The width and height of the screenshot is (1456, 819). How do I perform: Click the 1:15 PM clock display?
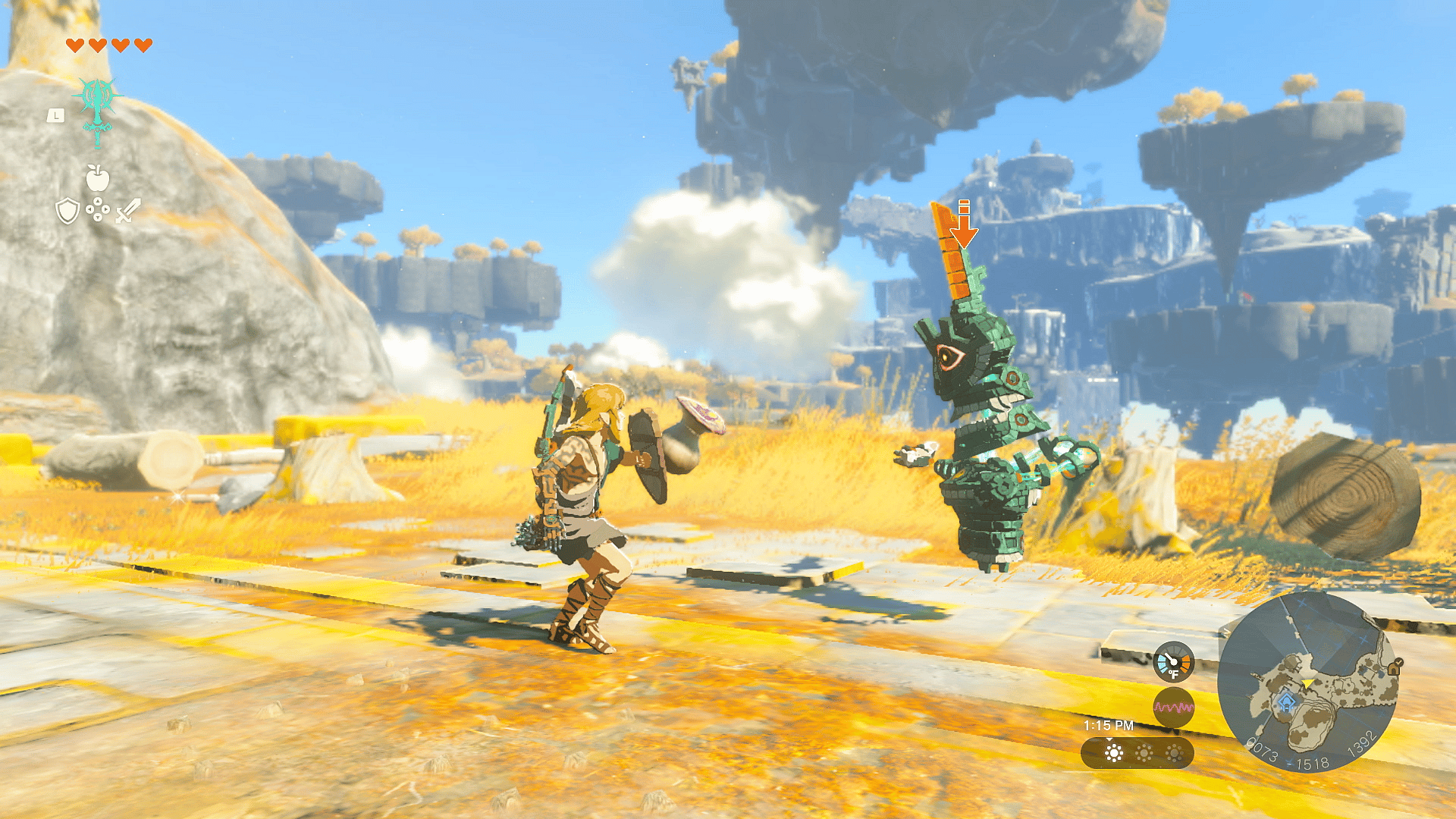click(x=1109, y=725)
